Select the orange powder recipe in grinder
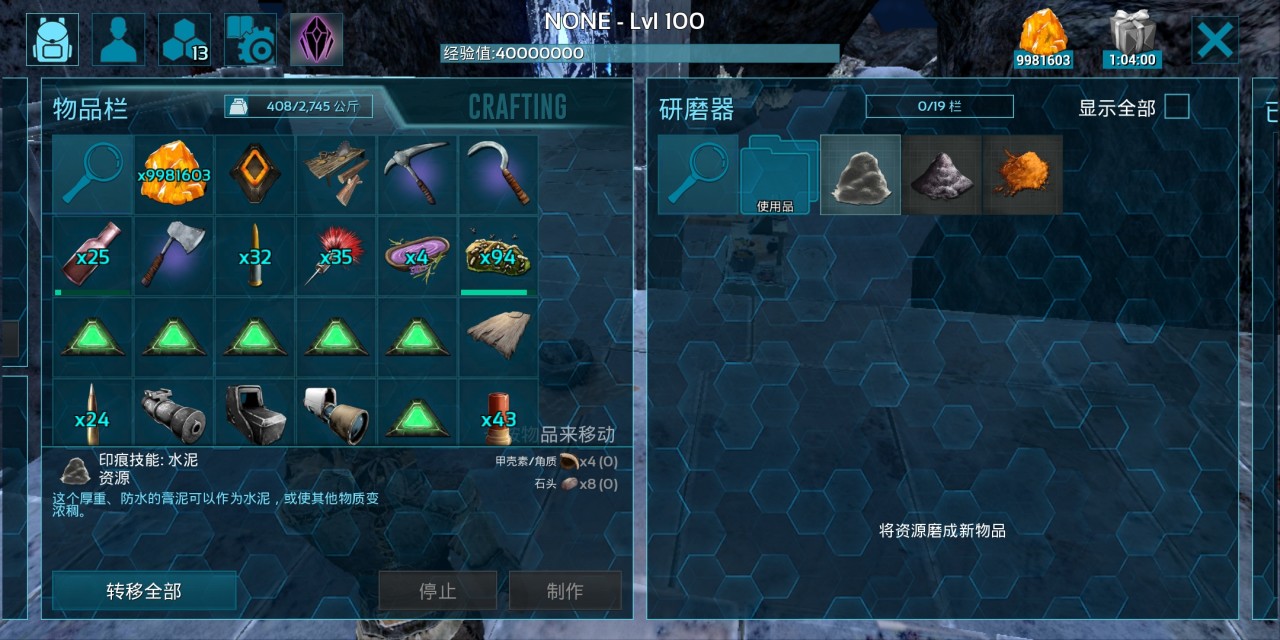 point(1022,175)
